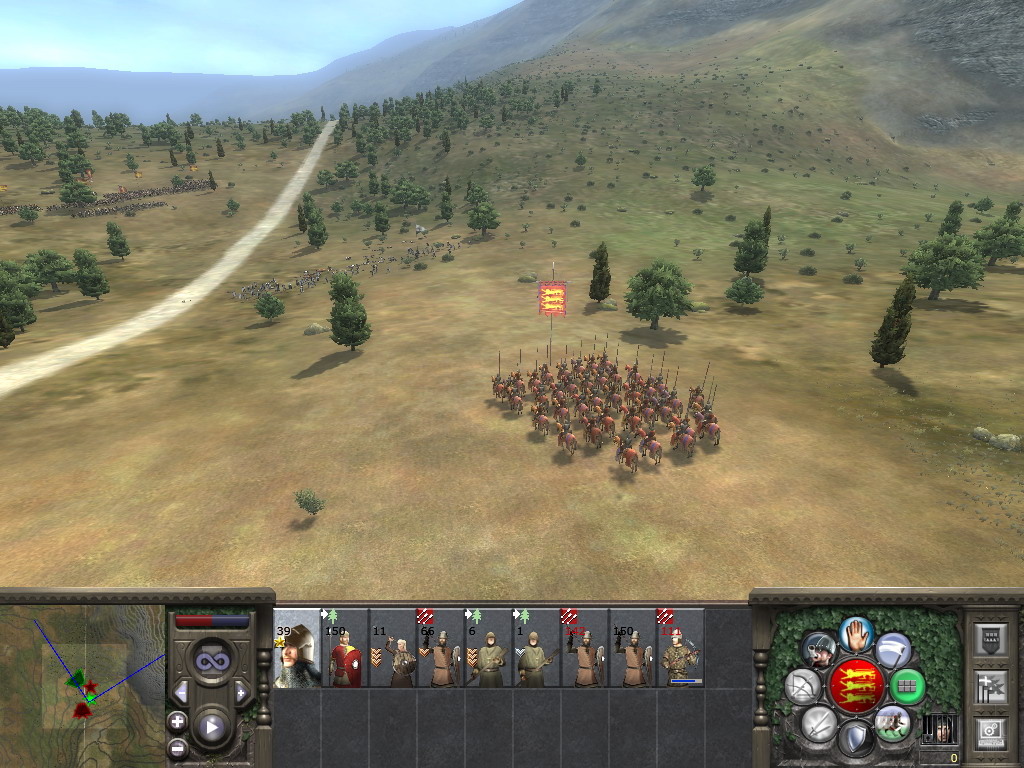The width and height of the screenshot is (1024, 768).
Task: Select the general's unit card with 39 men
Action: (296, 648)
